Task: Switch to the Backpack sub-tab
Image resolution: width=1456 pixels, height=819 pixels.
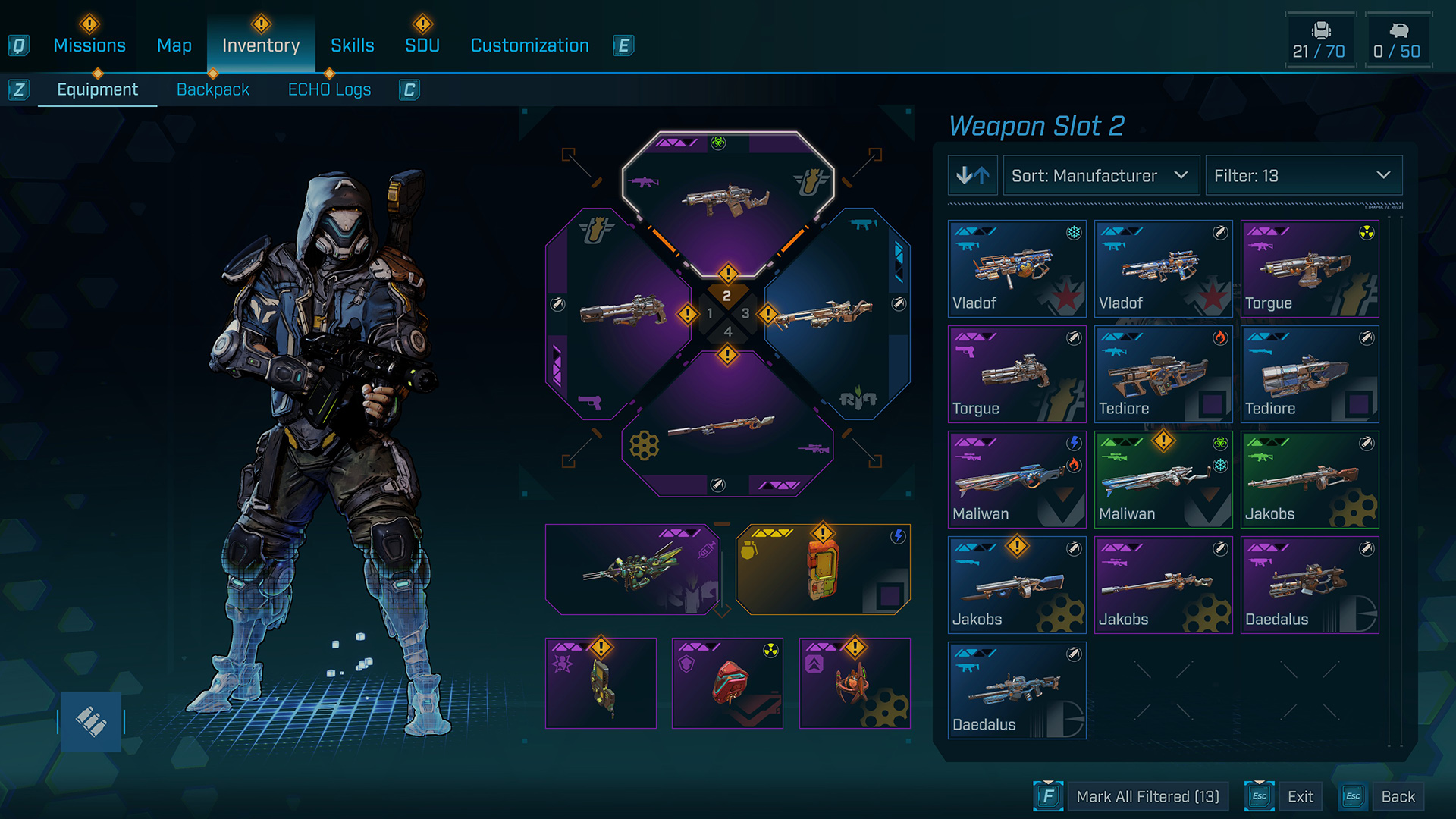Action: pyautogui.click(x=212, y=89)
